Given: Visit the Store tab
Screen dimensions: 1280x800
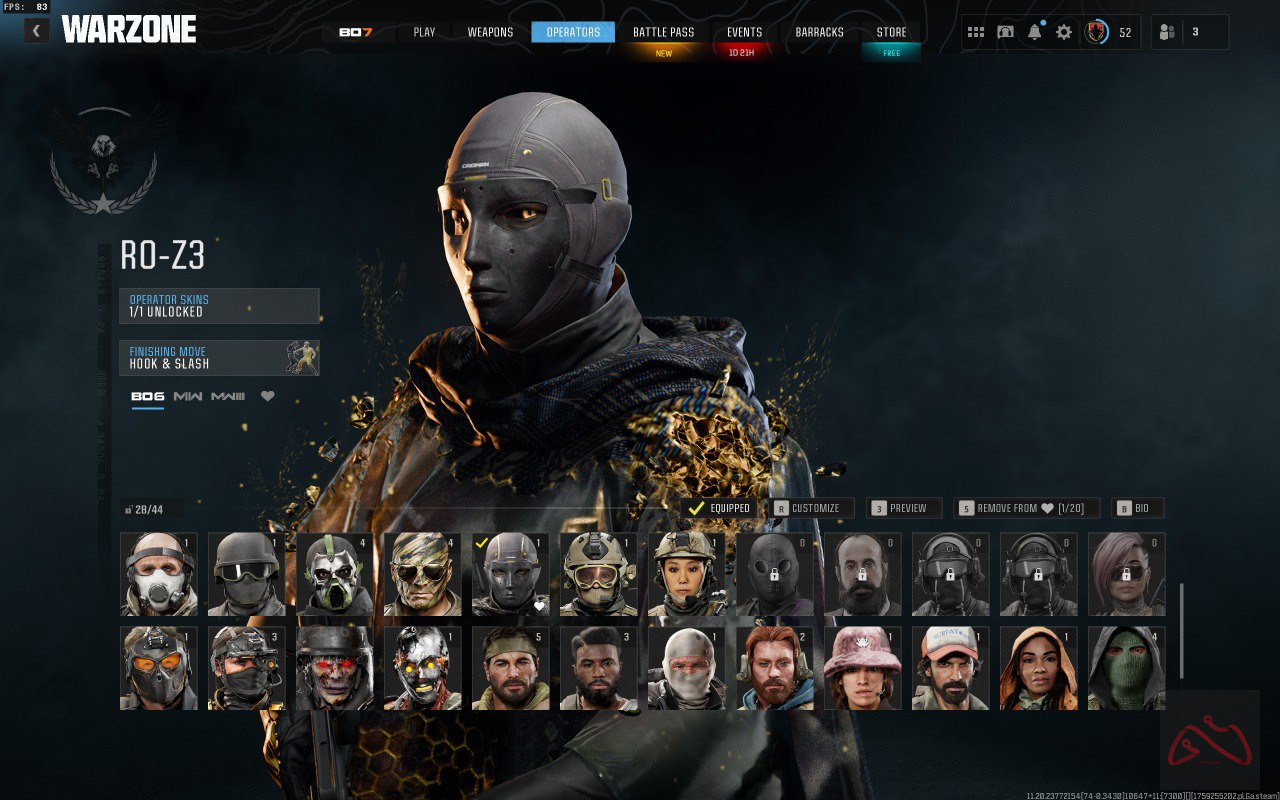Looking at the screenshot, I should tap(891, 32).
